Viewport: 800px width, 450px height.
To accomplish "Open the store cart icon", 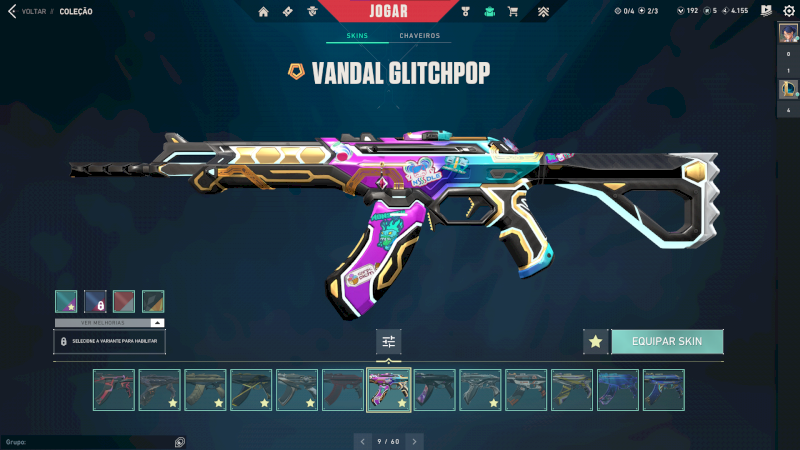I will tap(513, 12).
